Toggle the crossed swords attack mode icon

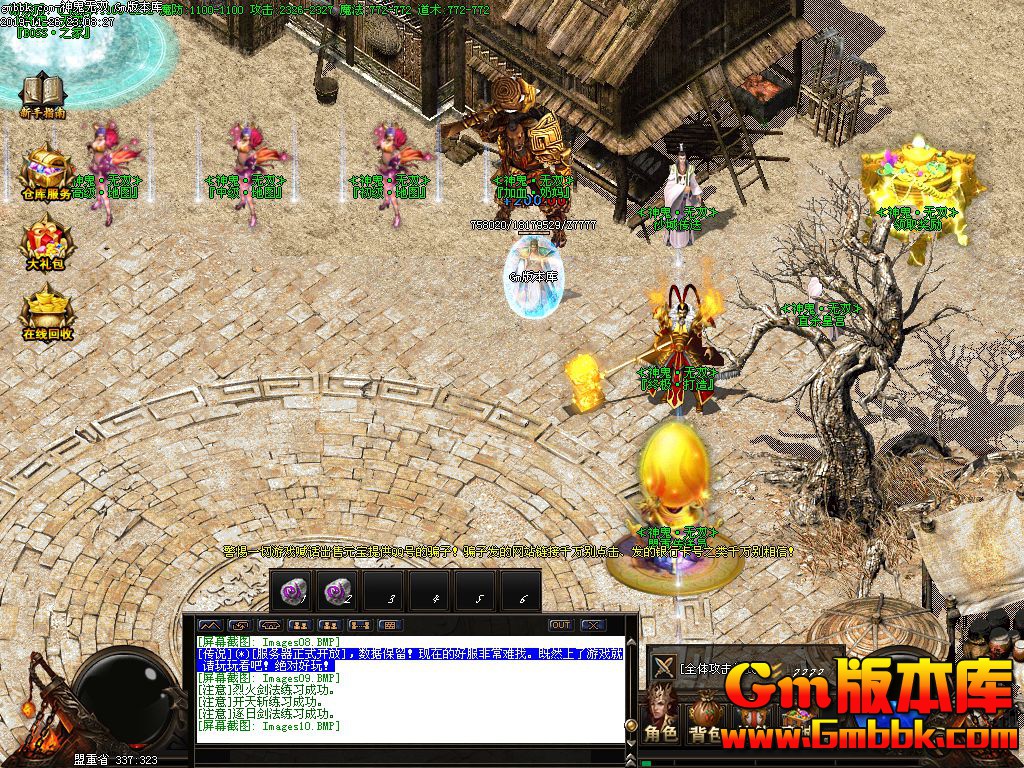662,668
